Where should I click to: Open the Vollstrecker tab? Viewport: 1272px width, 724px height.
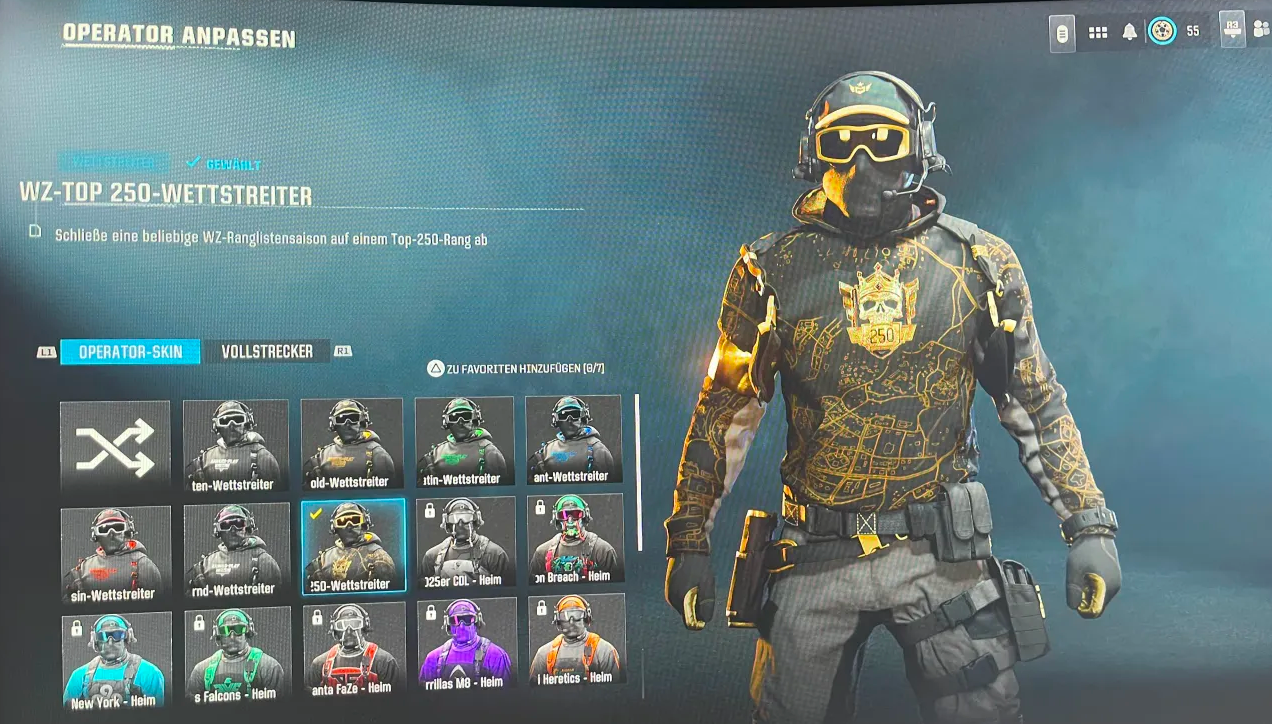pyautogui.click(x=267, y=352)
